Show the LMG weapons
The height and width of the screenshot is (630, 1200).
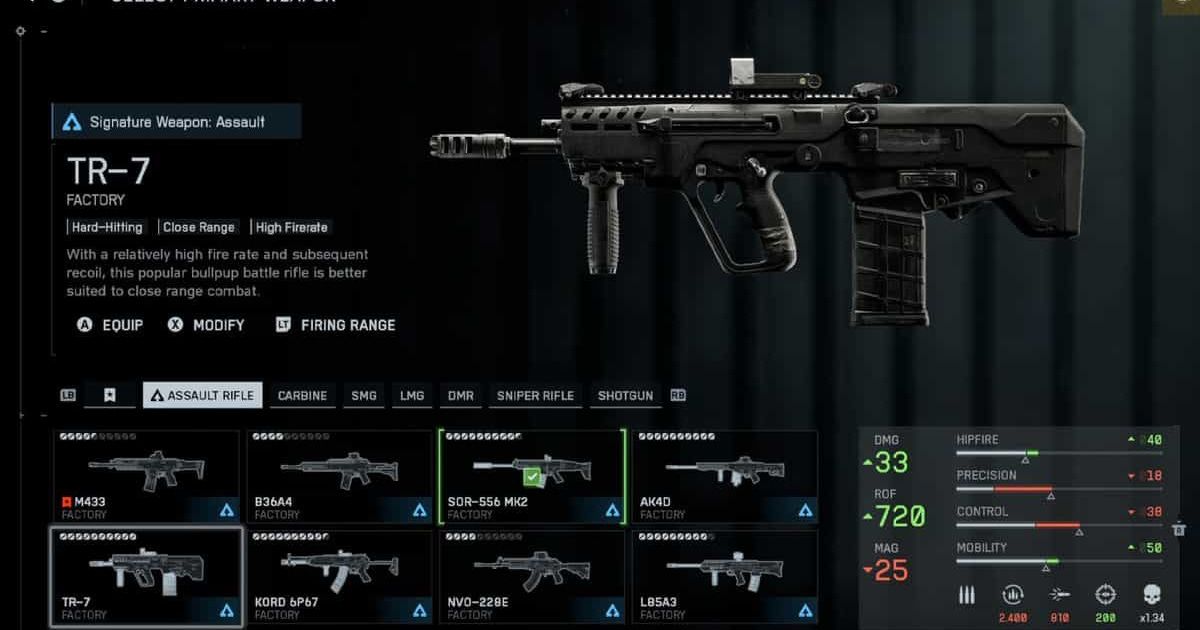[412, 395]
